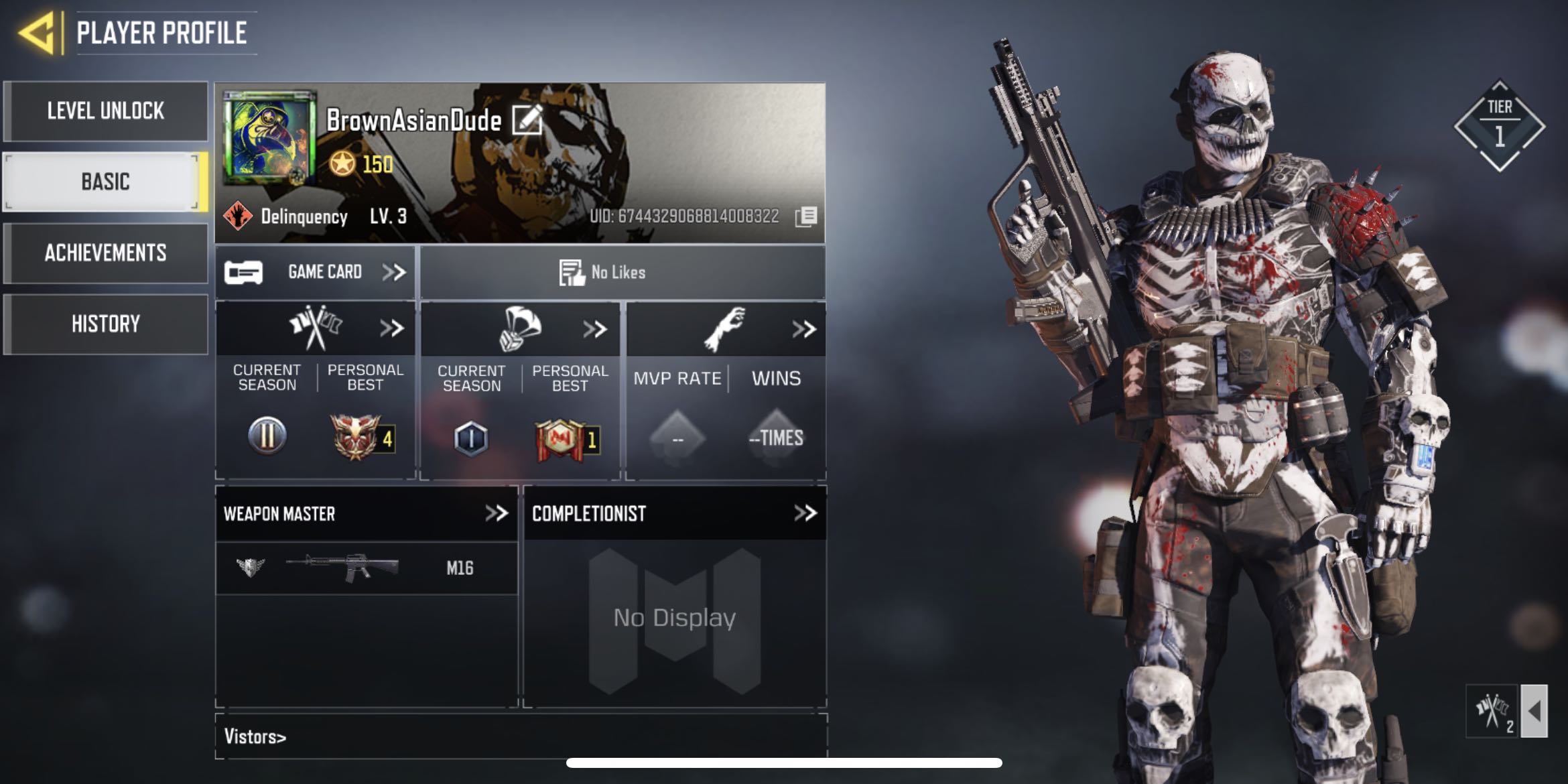Expand the Weapon Master section

coord(497,513)
